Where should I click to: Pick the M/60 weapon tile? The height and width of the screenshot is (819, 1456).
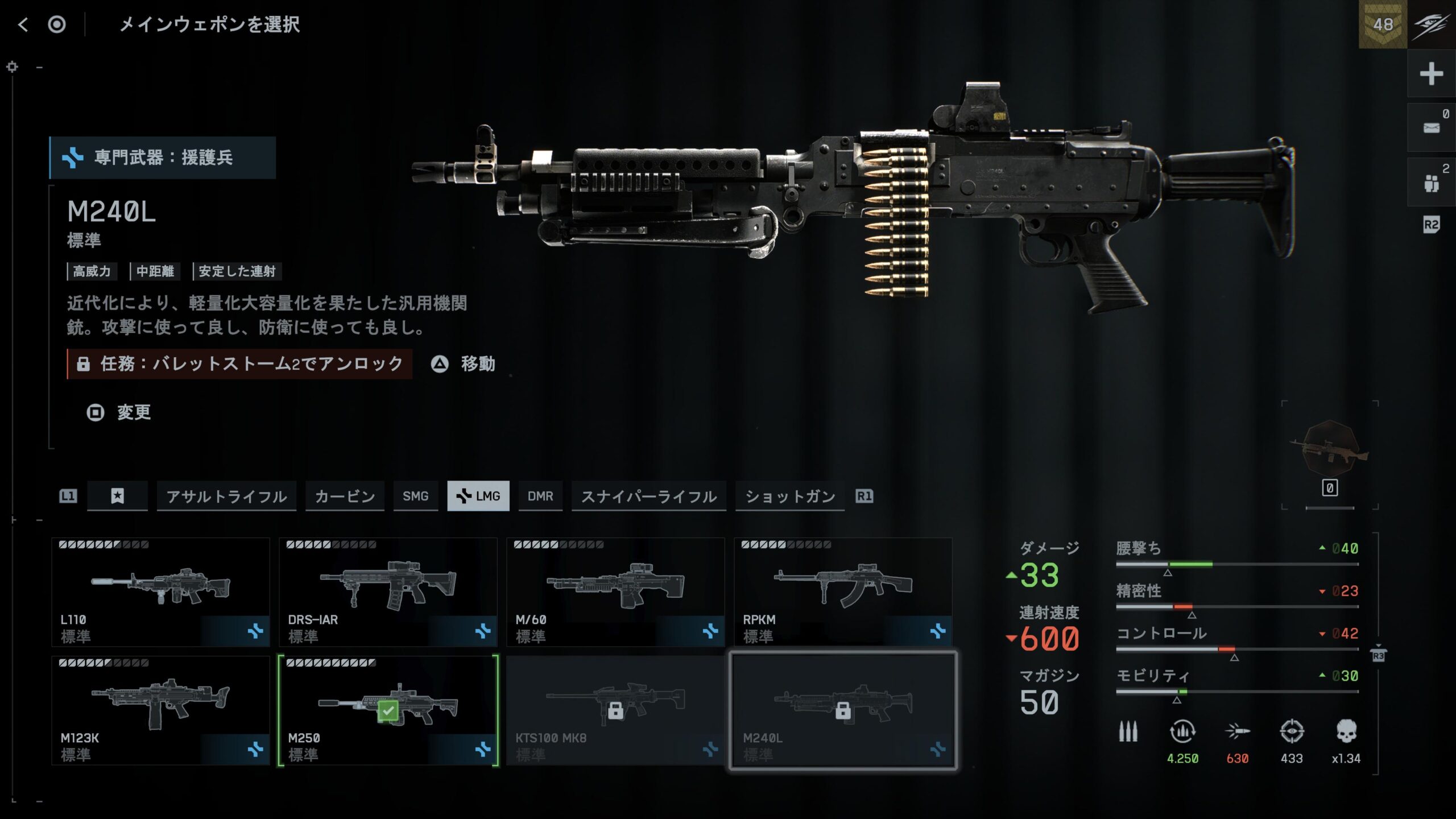pyautogui.click(x=615, y=591)
